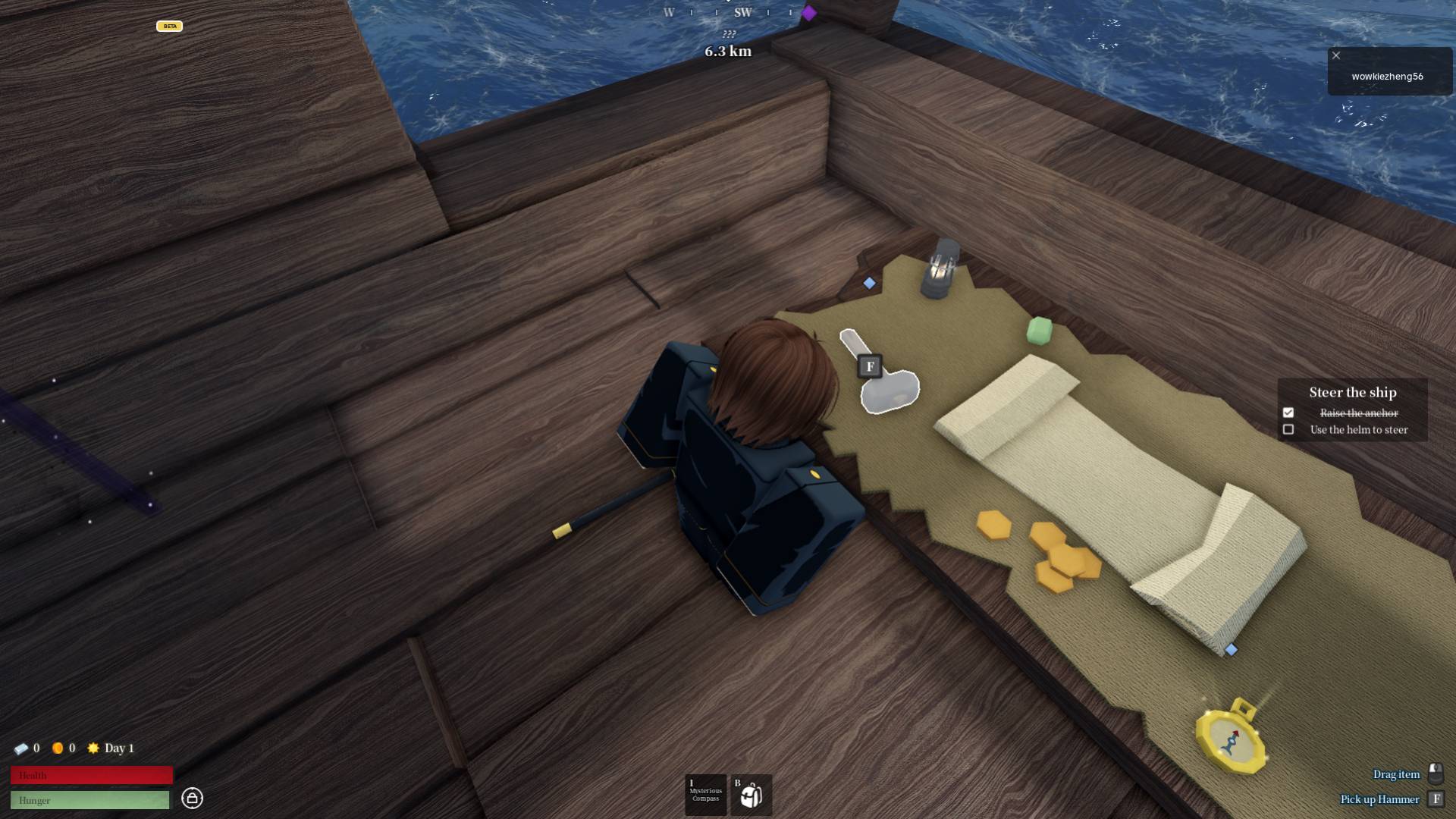This screenshot has height=819, width=1456.
Task: Open the backpack inventory icon
Action: point(750,794)
